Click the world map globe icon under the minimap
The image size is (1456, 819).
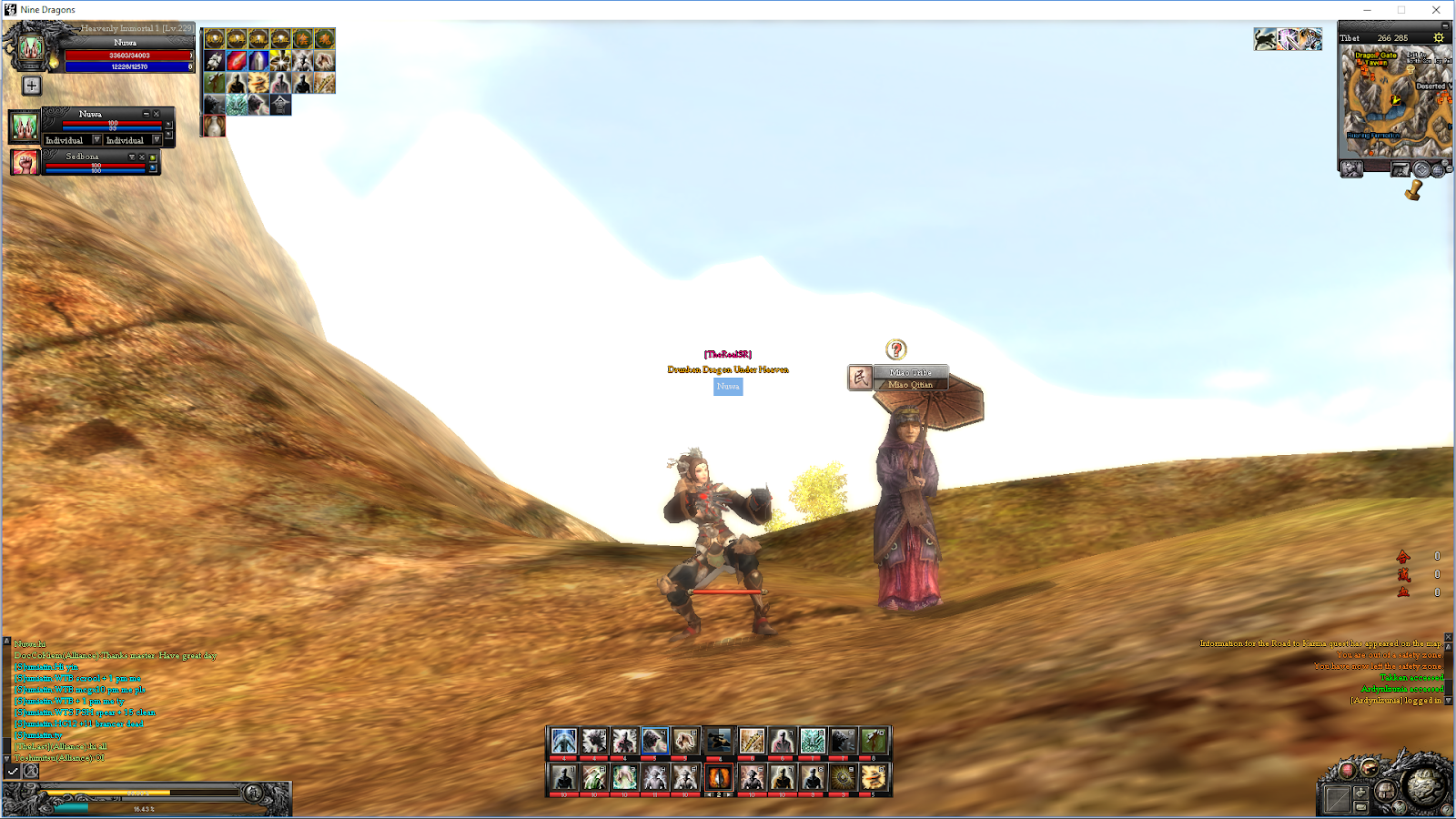pyautogui.click(x=1438, y=169)
